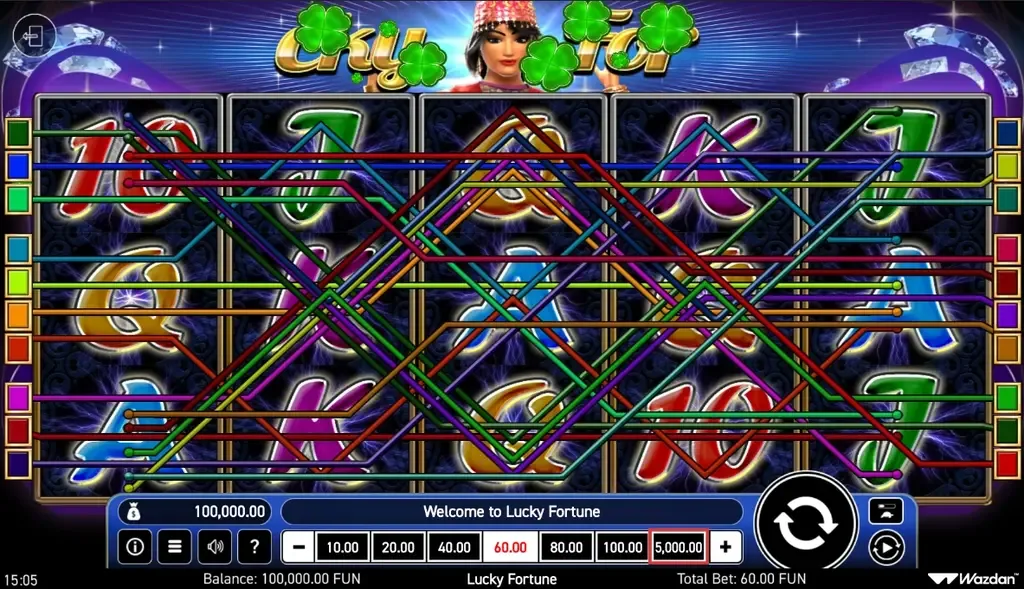This screenshot has width=1024, height=589.
Task: Click the speed mode button above autoplay
Action: pyautogui.click(x=886, y=511)
